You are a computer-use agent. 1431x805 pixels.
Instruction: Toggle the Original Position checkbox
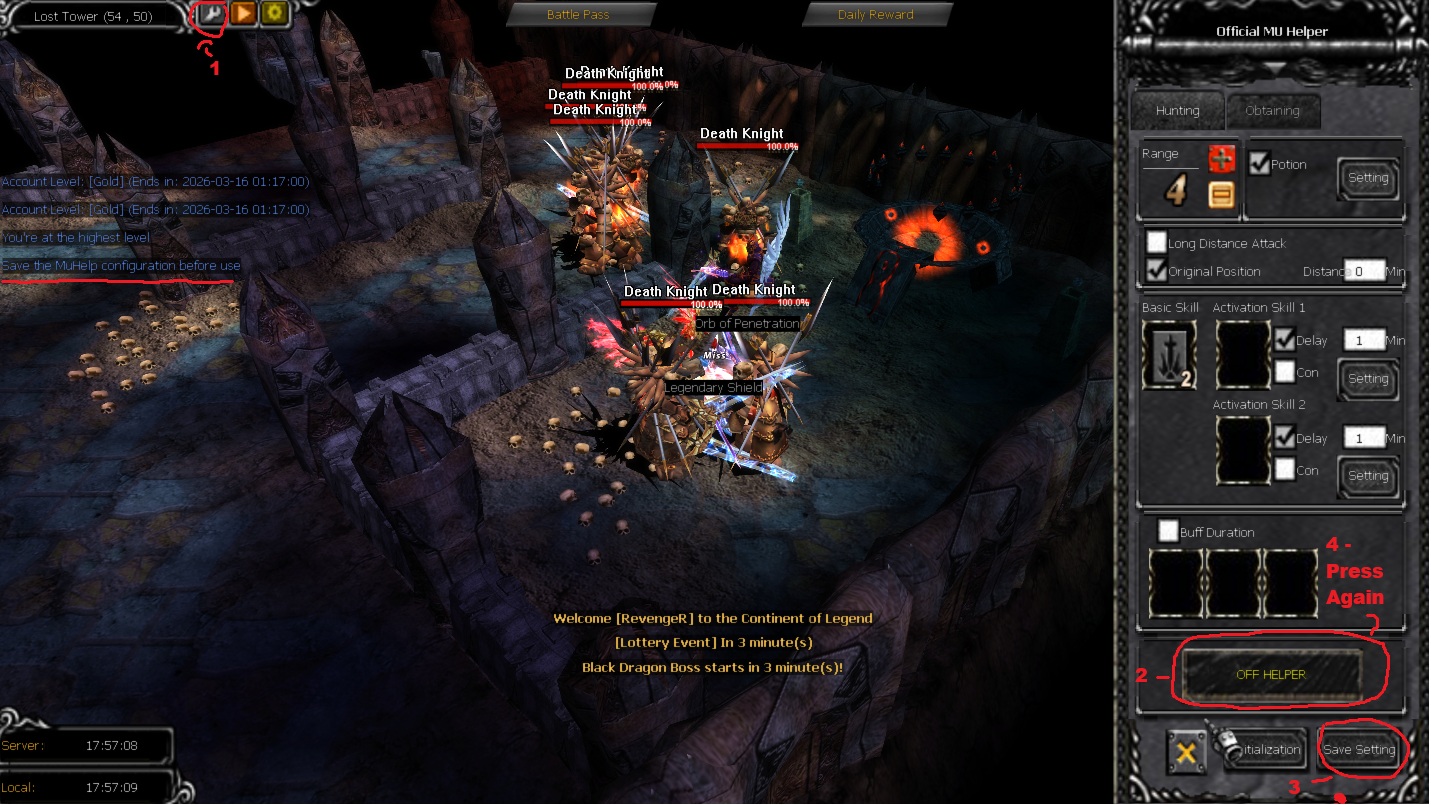1157,271
